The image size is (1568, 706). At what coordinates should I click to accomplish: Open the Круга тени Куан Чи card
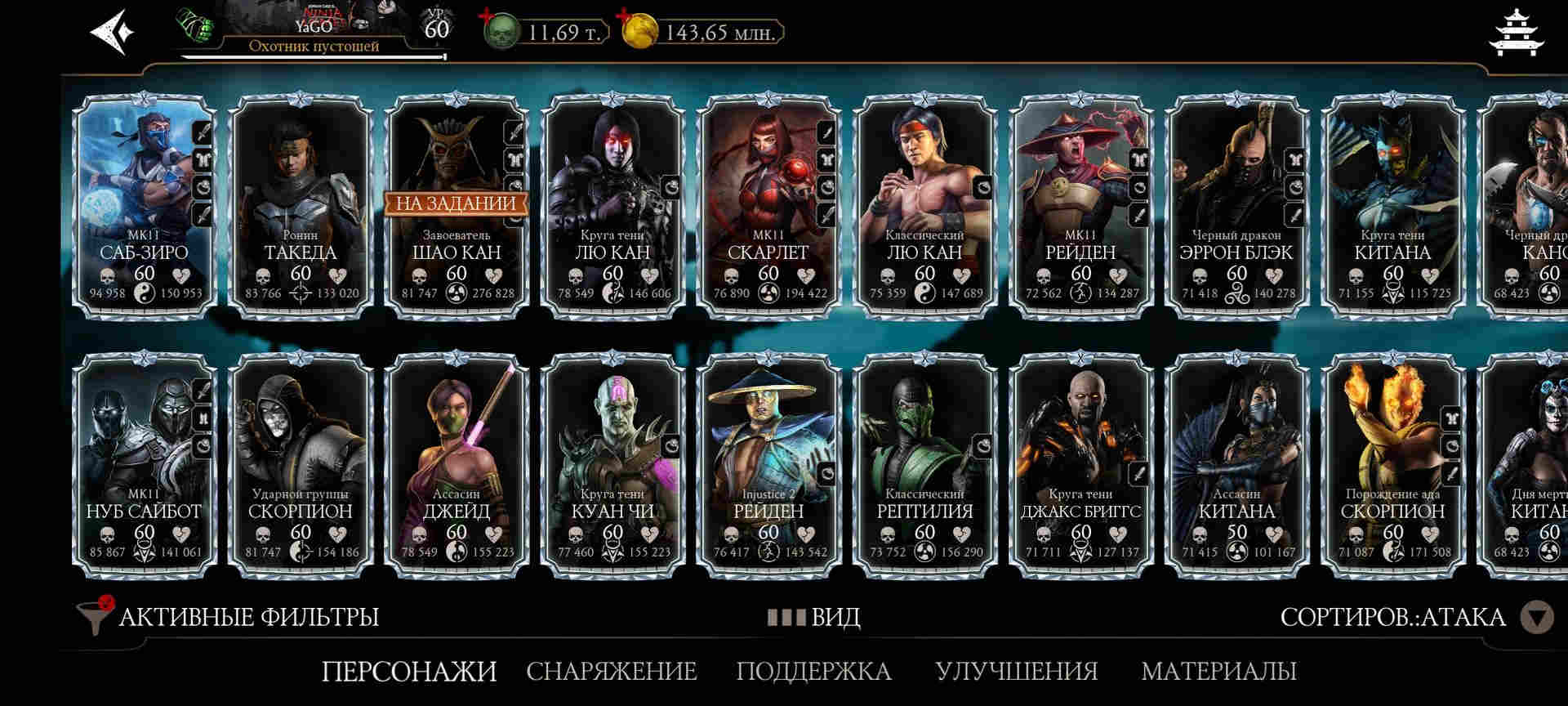coord(612,466)
